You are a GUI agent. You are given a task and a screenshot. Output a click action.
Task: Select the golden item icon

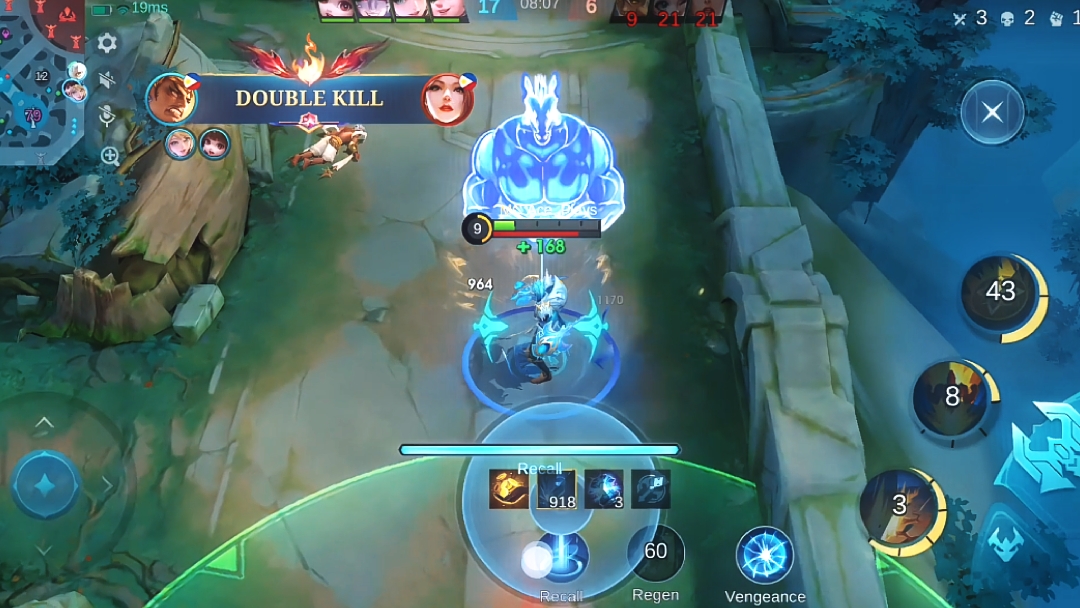tap(508, 490)
